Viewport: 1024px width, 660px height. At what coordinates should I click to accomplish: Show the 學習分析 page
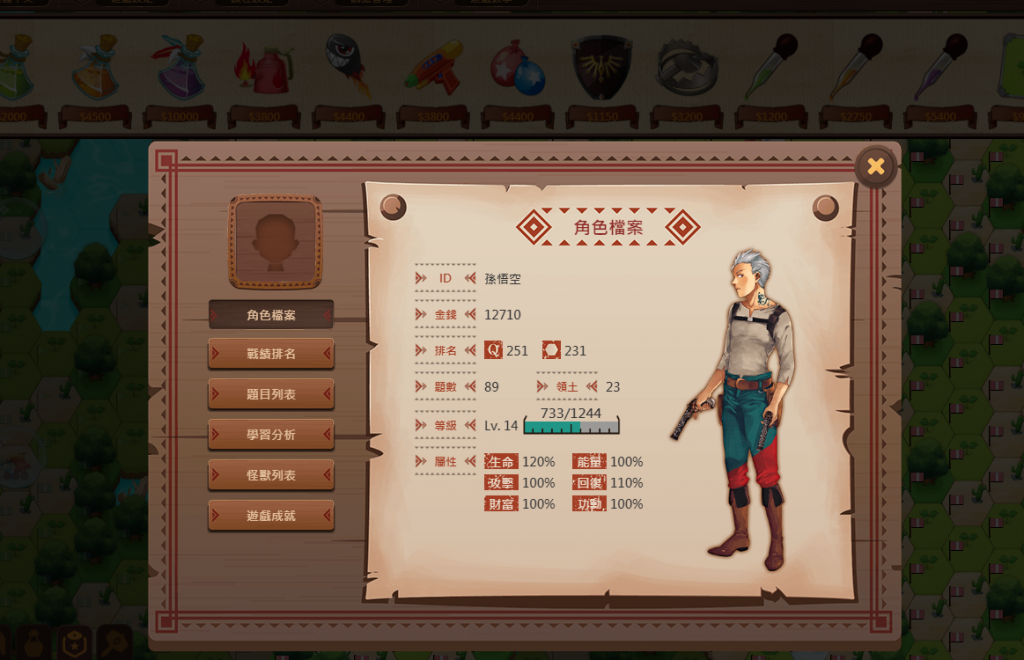pos(271,435)
